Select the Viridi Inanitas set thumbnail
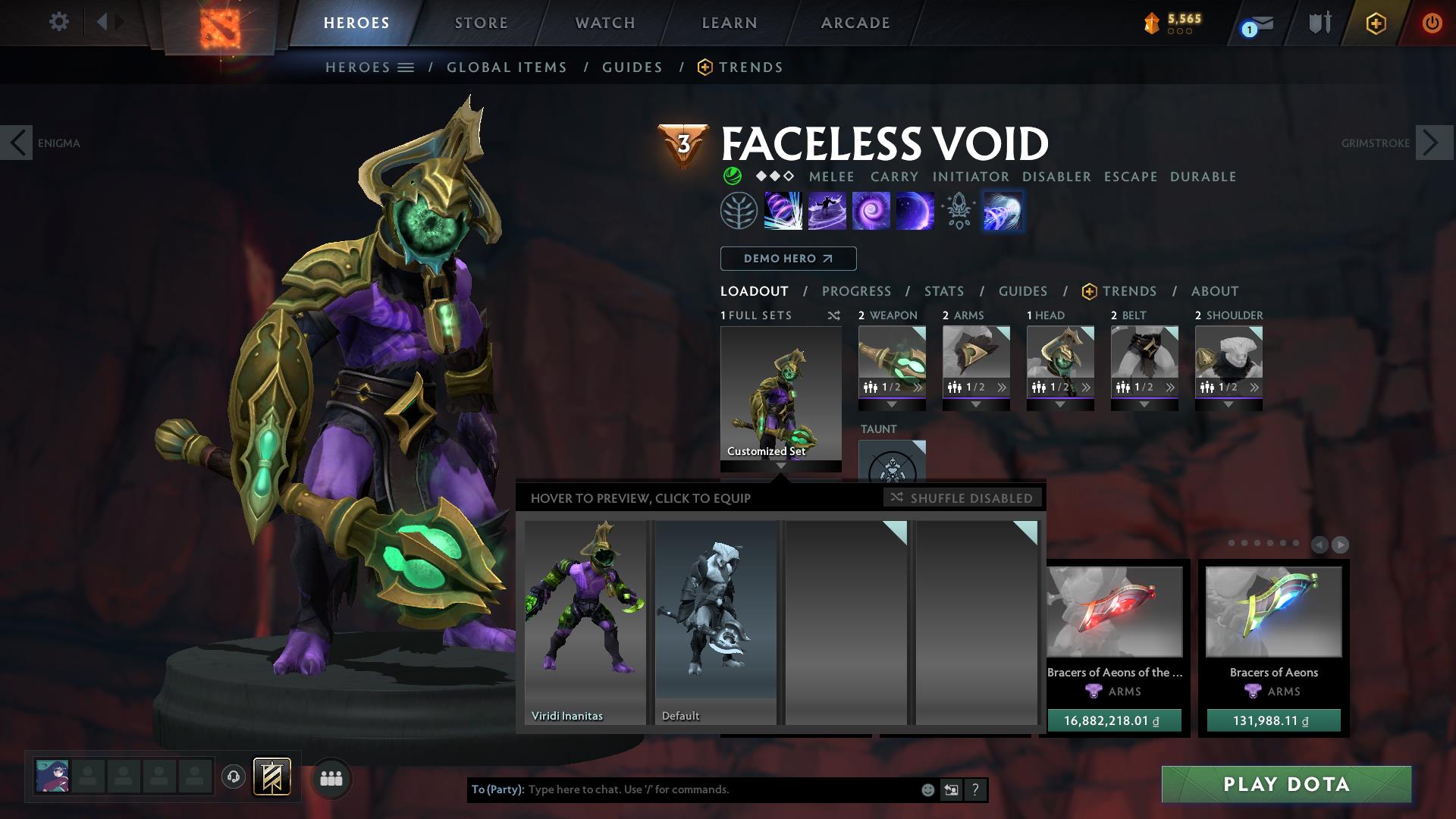1456x819 pixels. 585,614
